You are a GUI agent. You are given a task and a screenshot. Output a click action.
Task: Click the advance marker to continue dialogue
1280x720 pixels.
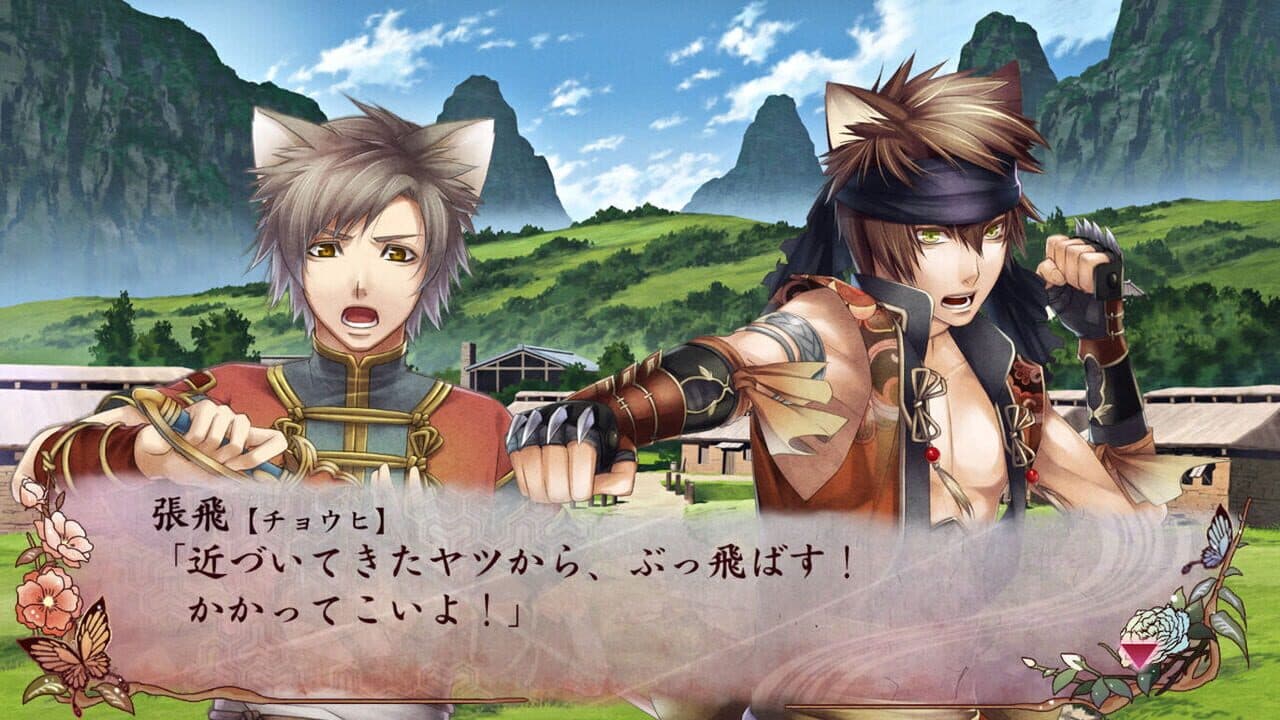pyautogui.click(x=1139, y=653)
